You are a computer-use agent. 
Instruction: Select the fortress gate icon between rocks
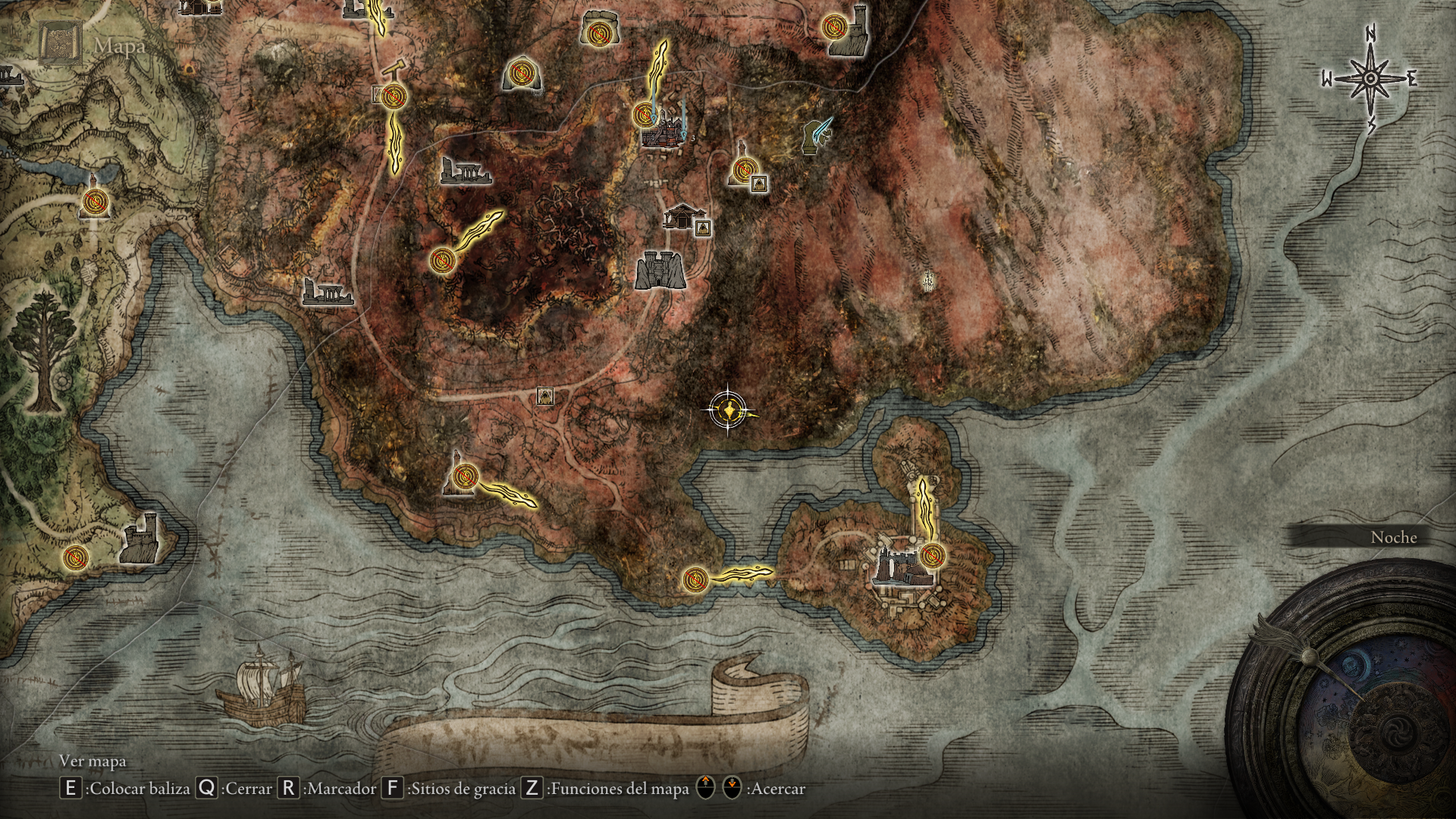[x=661, y=269]
